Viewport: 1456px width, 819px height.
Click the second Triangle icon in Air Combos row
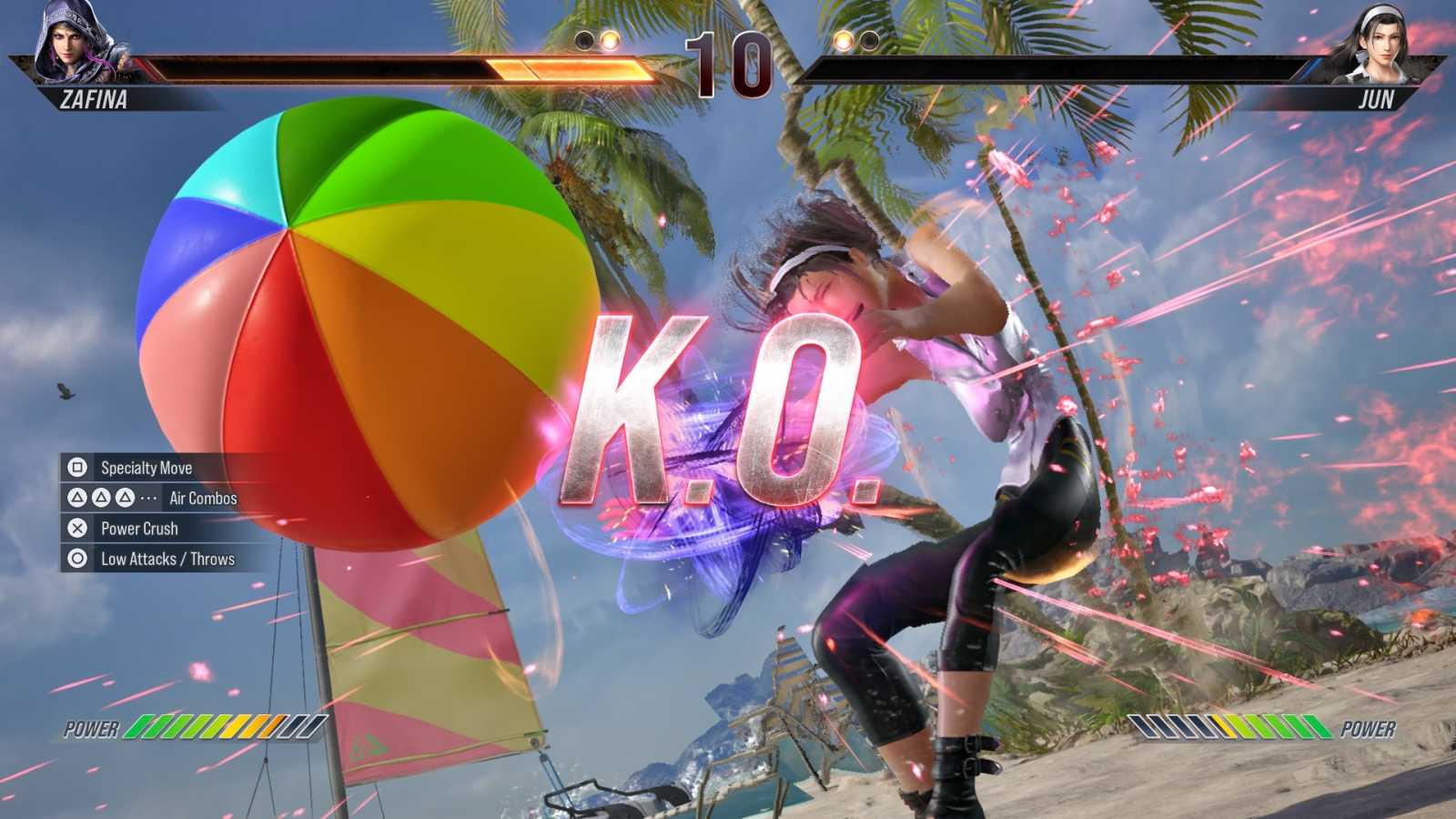click(x=101, y=498)
